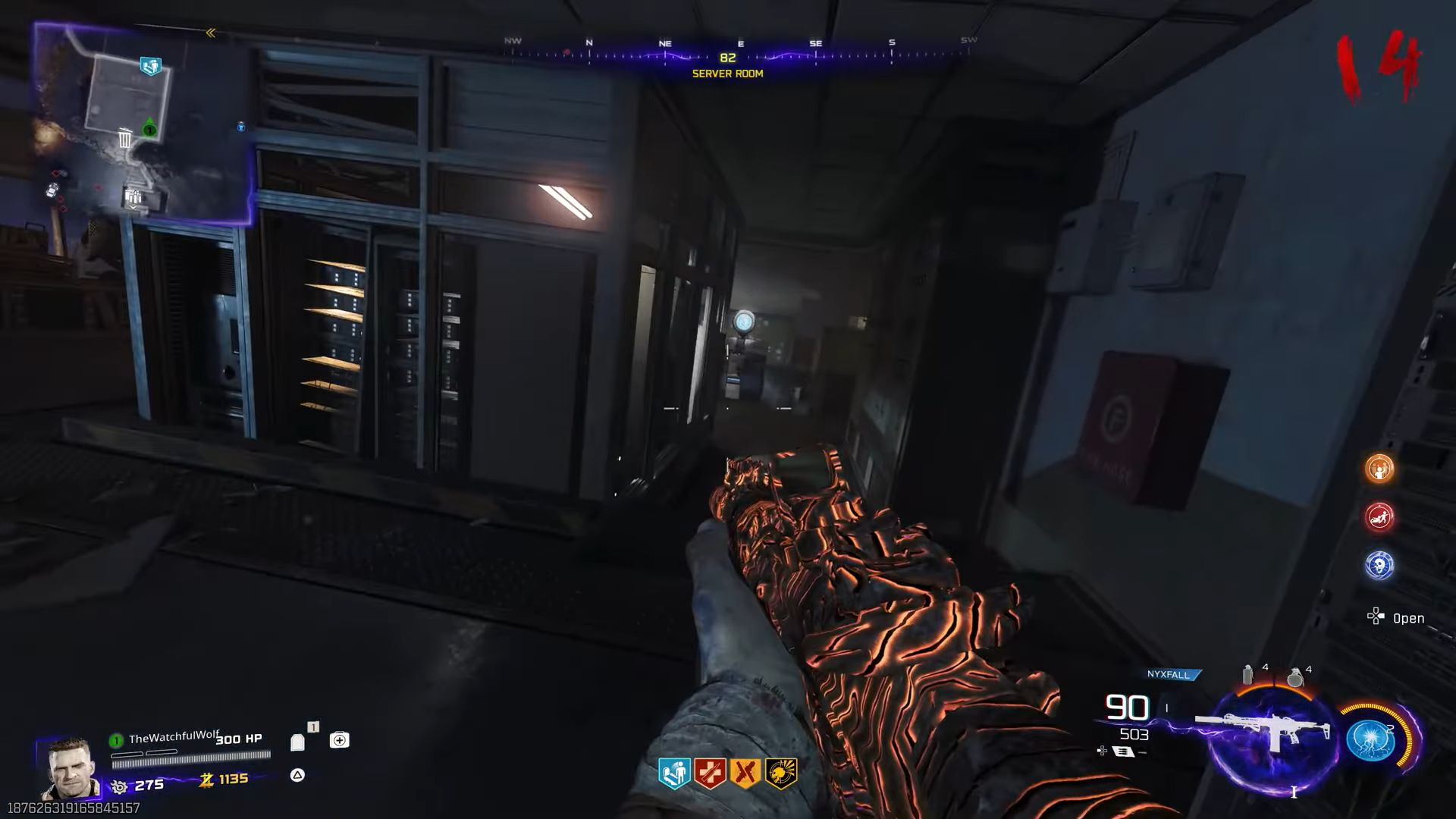Viewport: 1456px width, 819px height.
Task: Toggle the trash salvage marker on the minimap
Action: (124, 138)
